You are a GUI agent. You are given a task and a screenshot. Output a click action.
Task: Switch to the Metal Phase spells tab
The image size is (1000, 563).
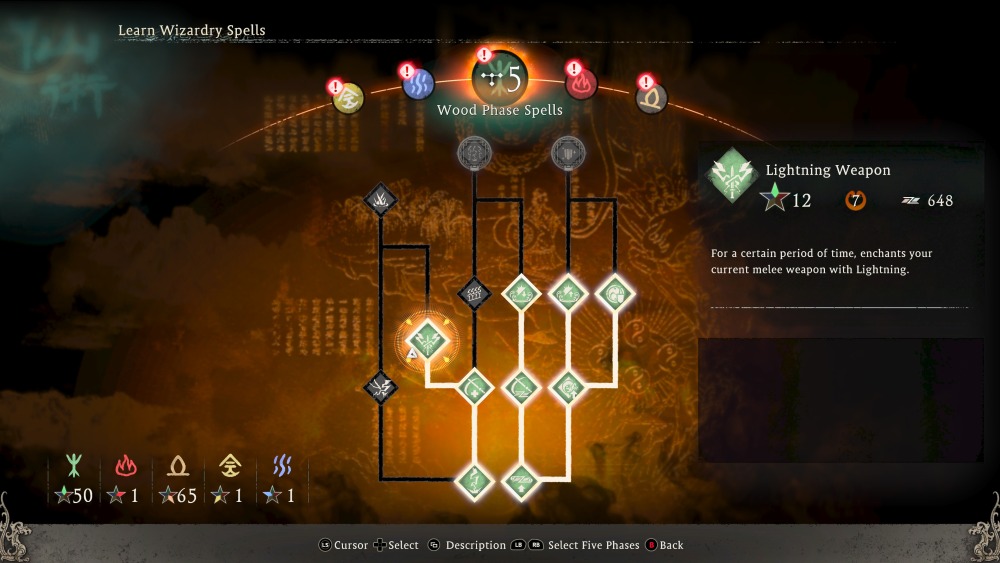[x=348, y=98]
